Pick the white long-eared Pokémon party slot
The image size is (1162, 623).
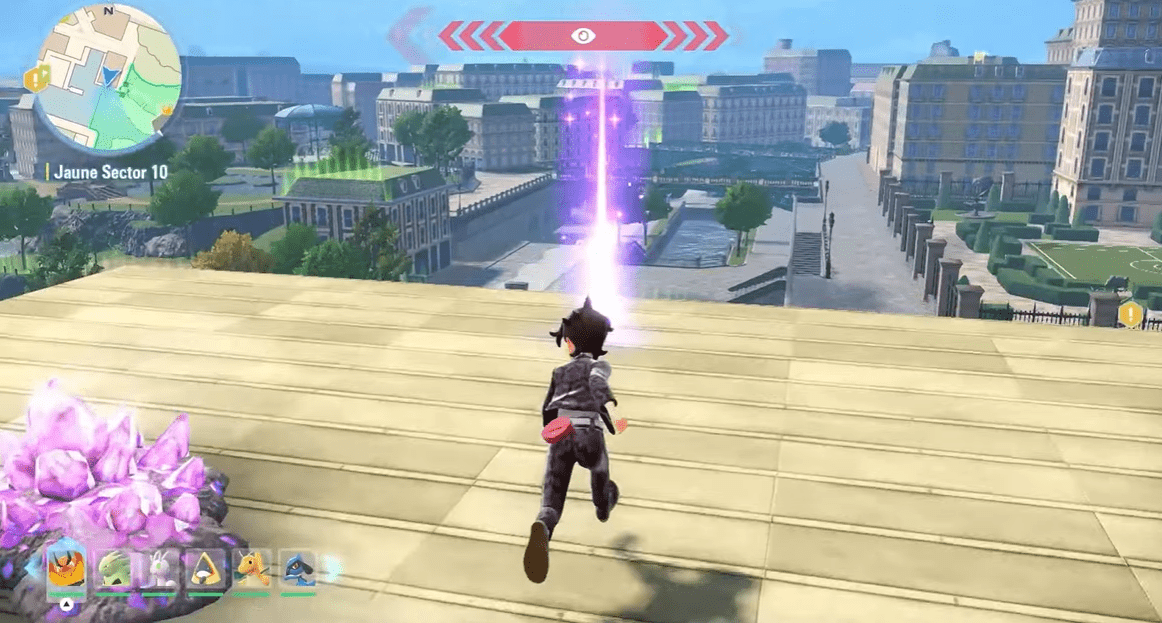[160, 570]
